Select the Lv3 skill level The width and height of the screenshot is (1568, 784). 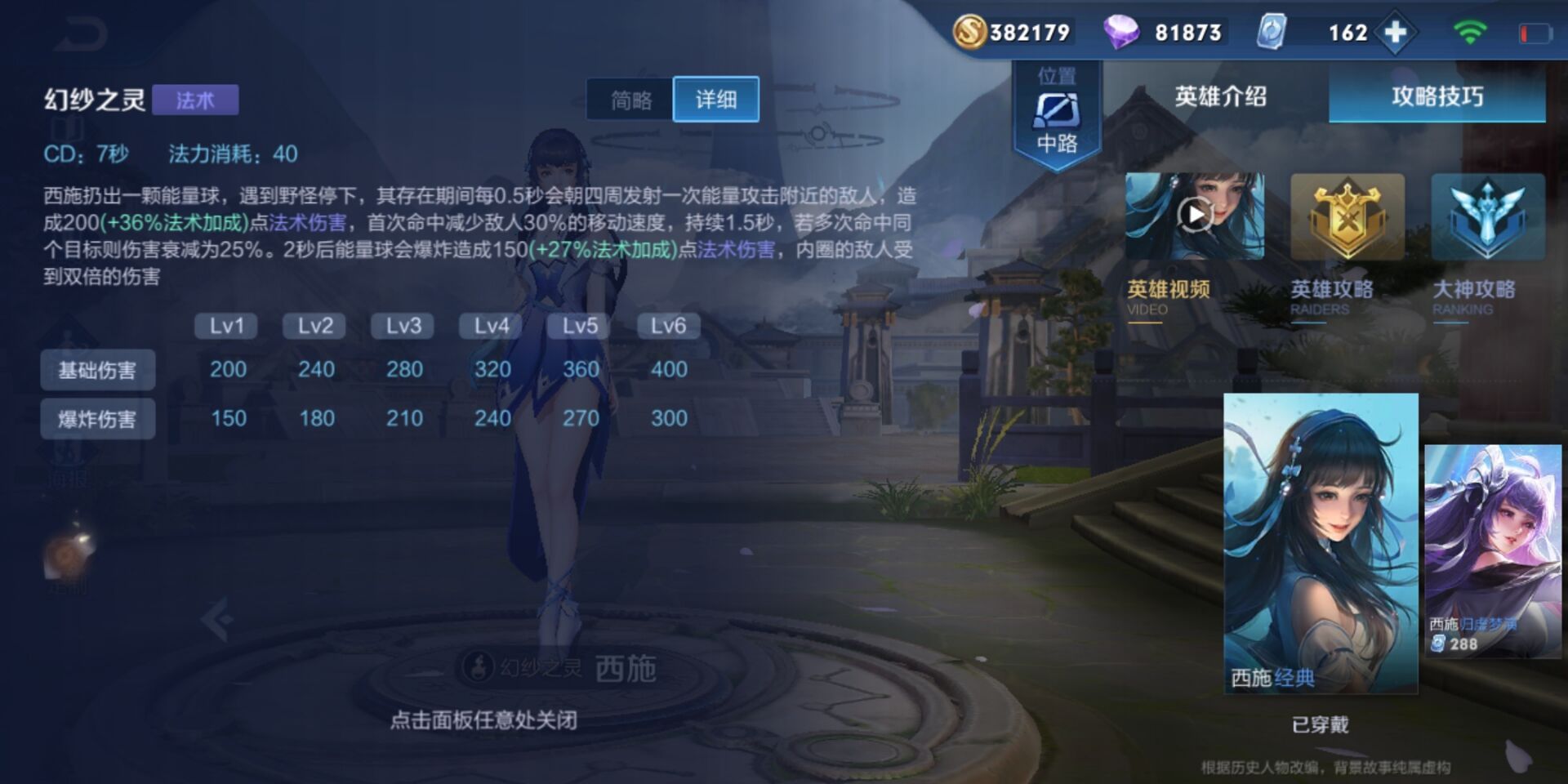[403, 325]
